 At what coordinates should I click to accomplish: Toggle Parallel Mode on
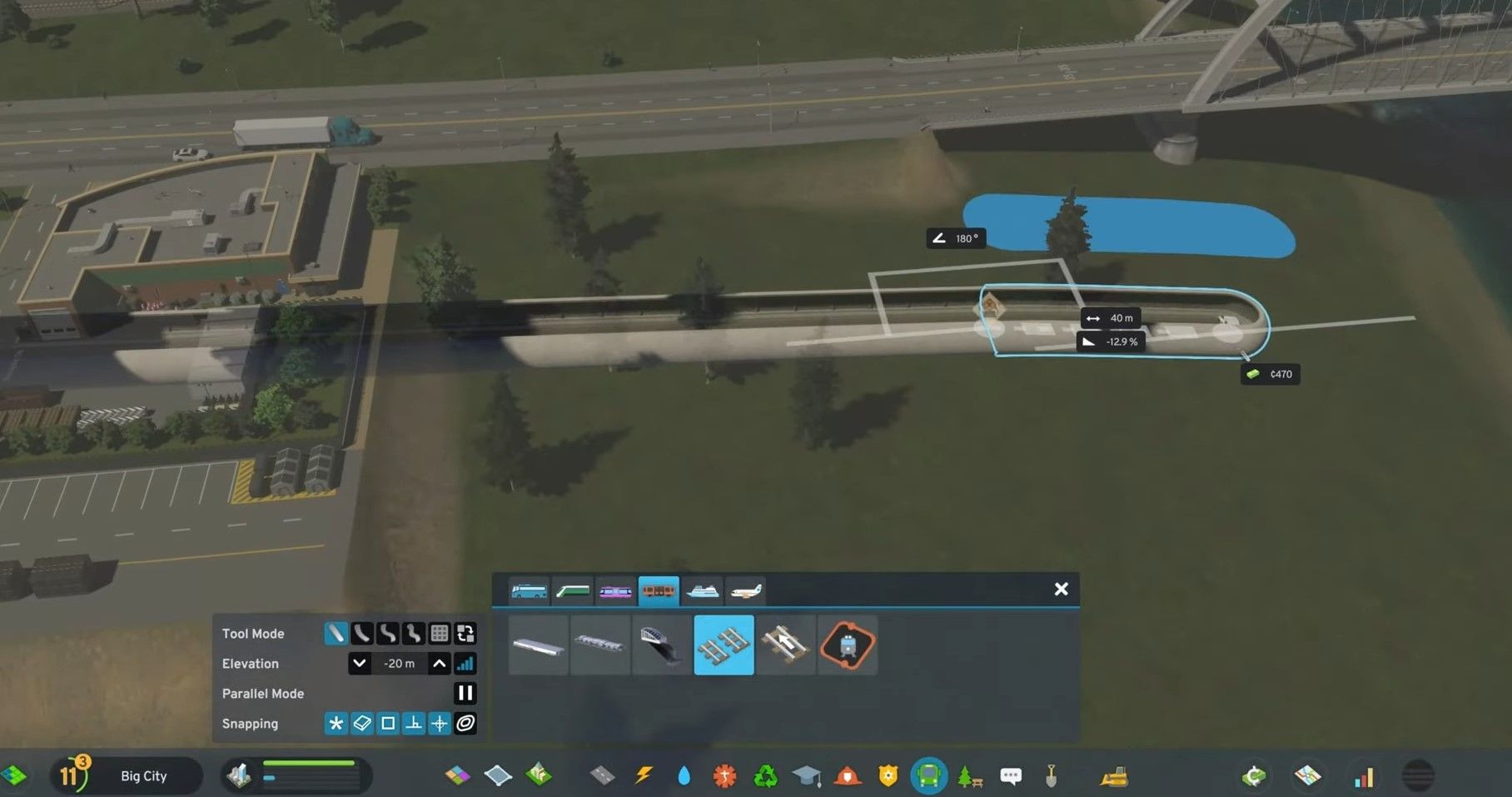pyautogui.click(x=465, y=693)
